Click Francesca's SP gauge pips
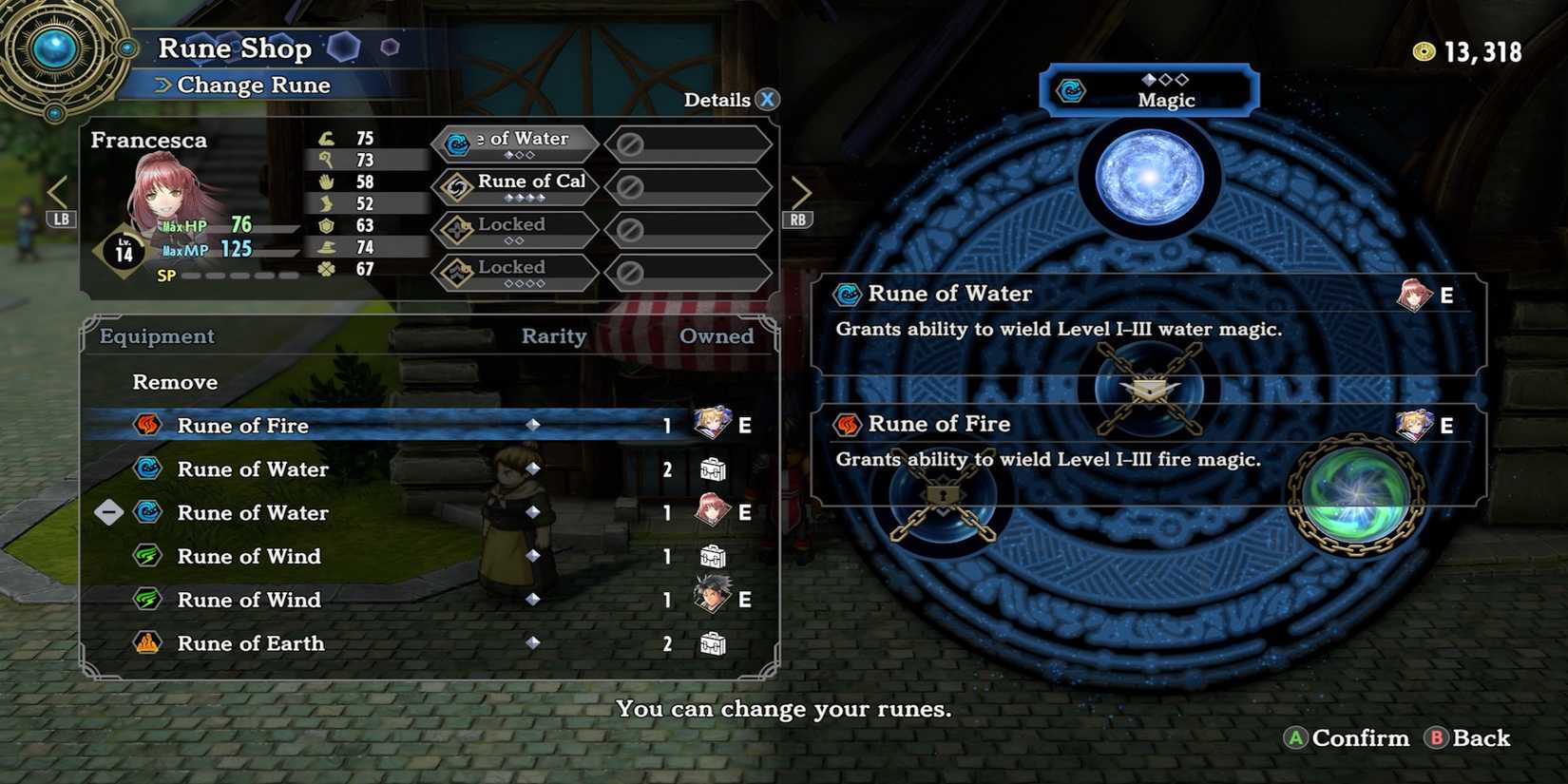1568x784 pixels. tap(233, 275)
